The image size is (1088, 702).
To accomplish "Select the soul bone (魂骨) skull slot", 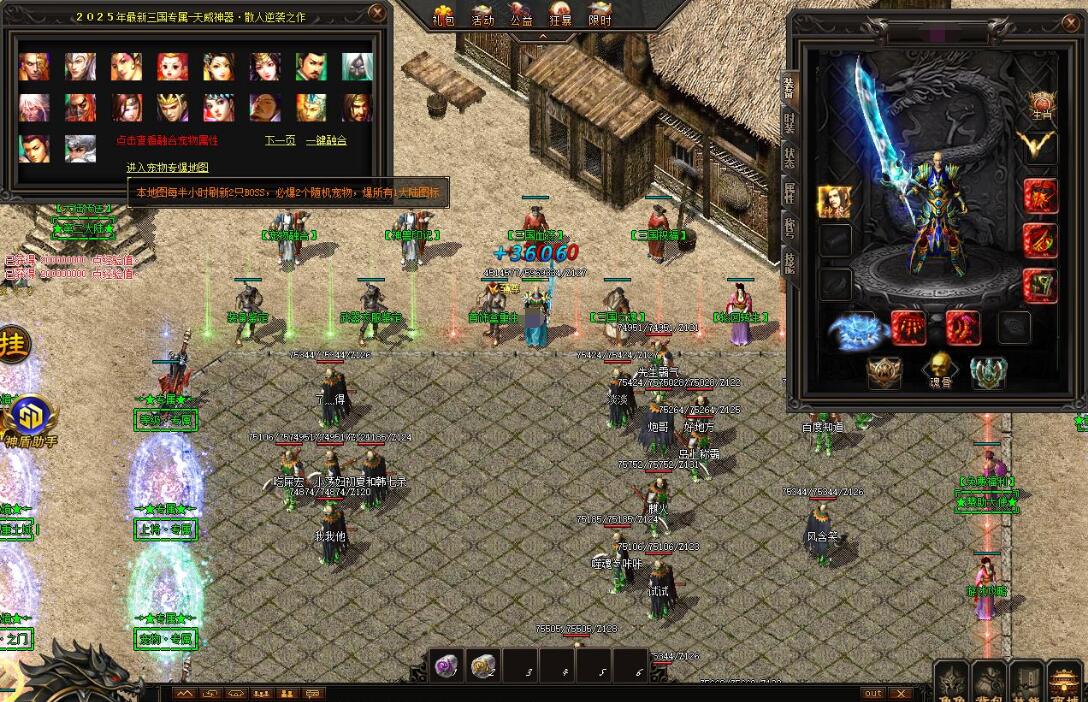I will [937, 369].
